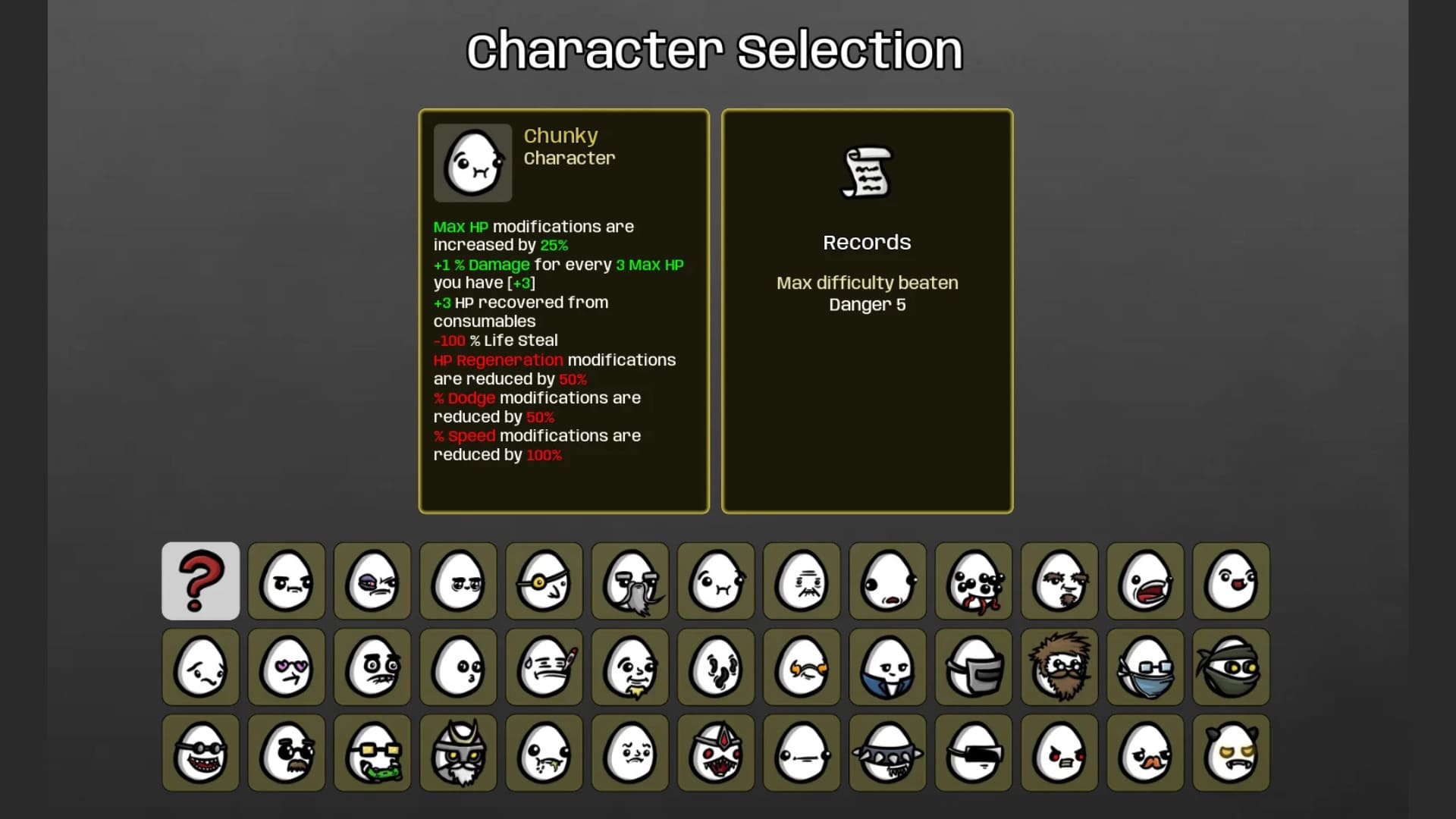Select the random character question mark slot

[200, 582]
